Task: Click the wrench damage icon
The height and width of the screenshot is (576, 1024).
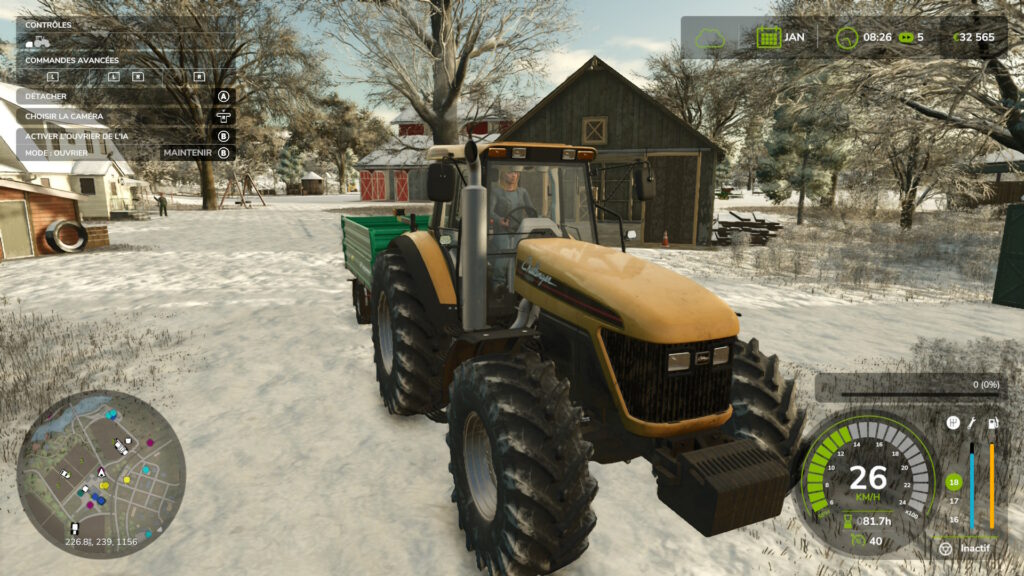Action: point(972,423)
